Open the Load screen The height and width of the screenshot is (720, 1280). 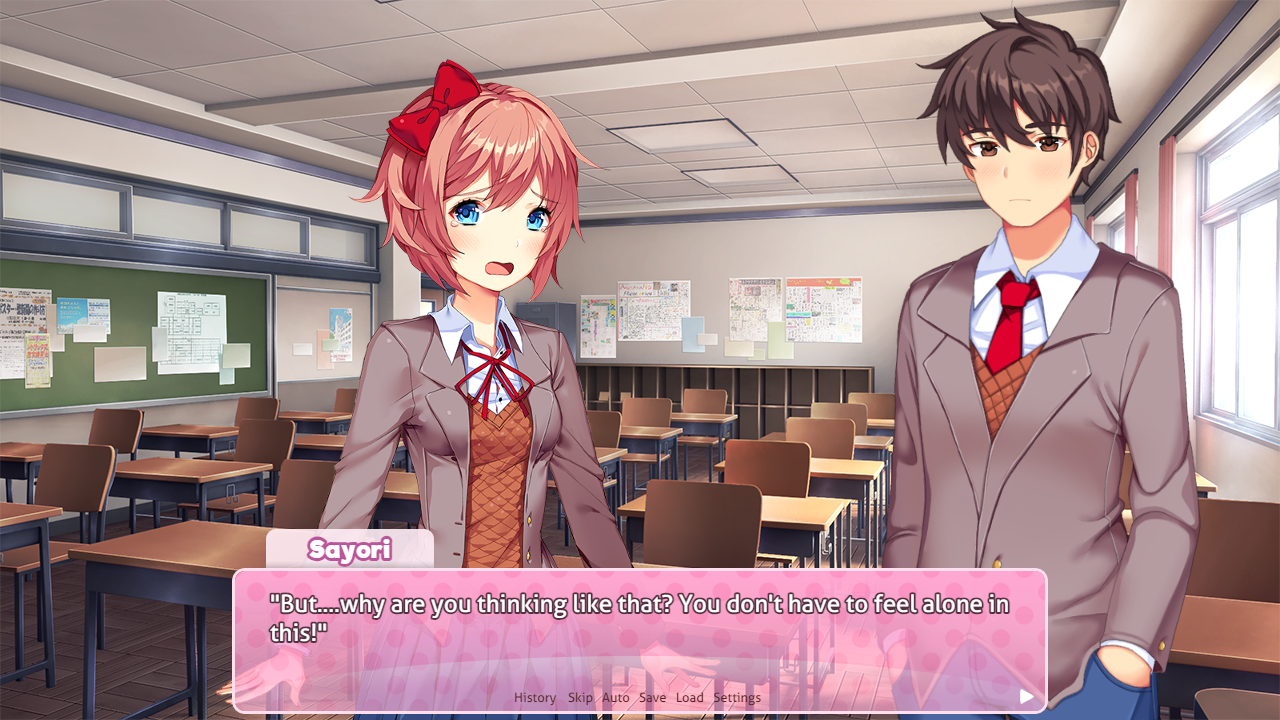689,697
